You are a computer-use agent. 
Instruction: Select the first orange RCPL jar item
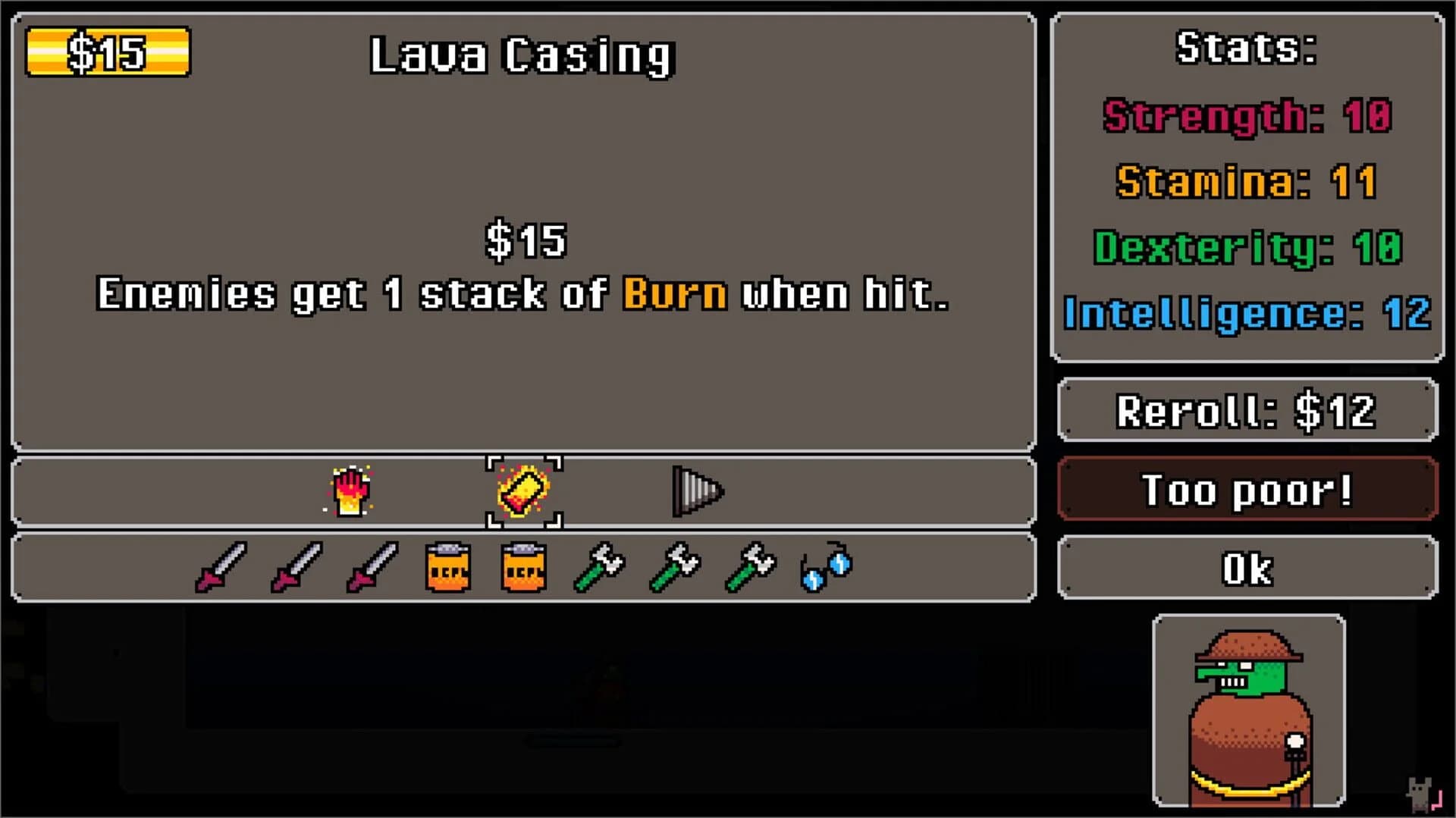tap(448, 566)
